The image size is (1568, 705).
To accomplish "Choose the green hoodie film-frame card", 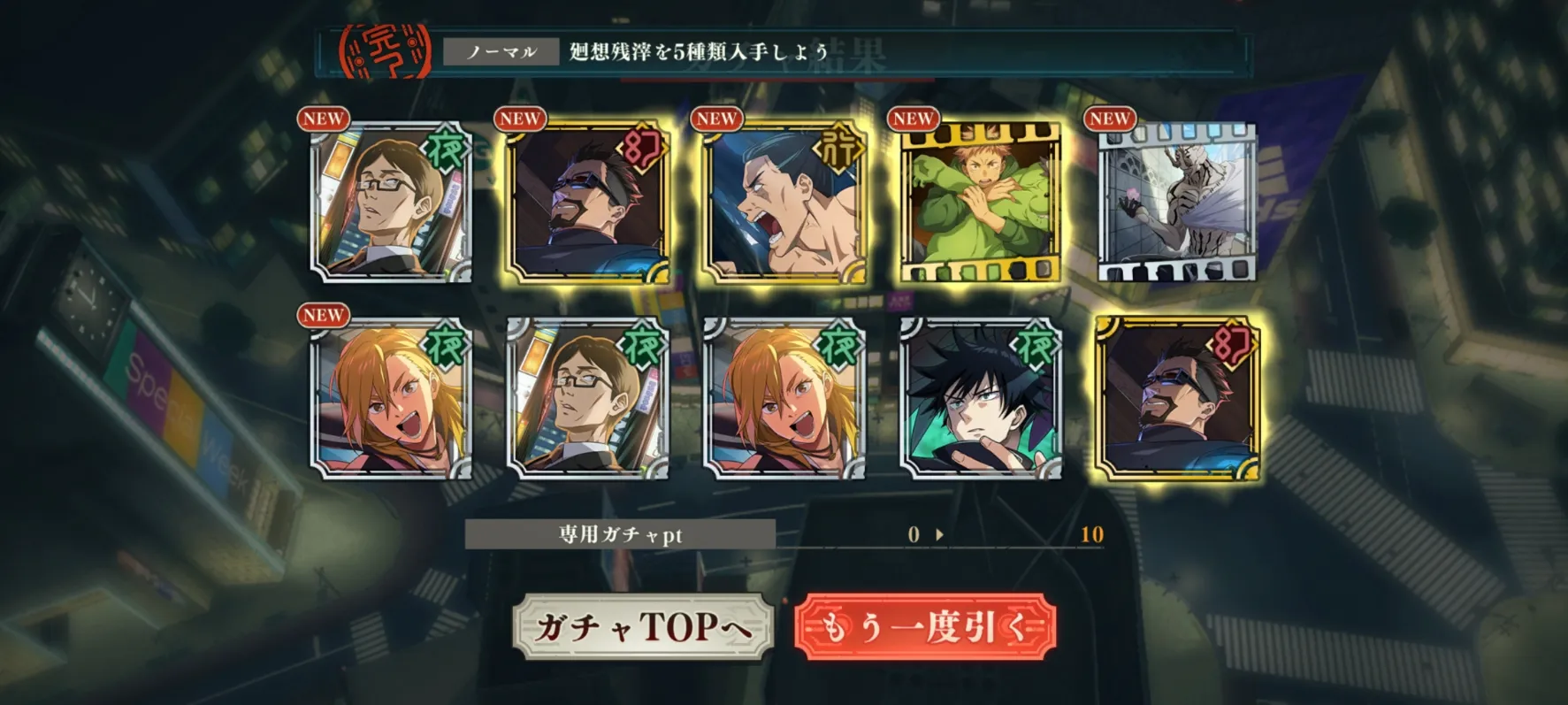I will (x=980, y=203).
